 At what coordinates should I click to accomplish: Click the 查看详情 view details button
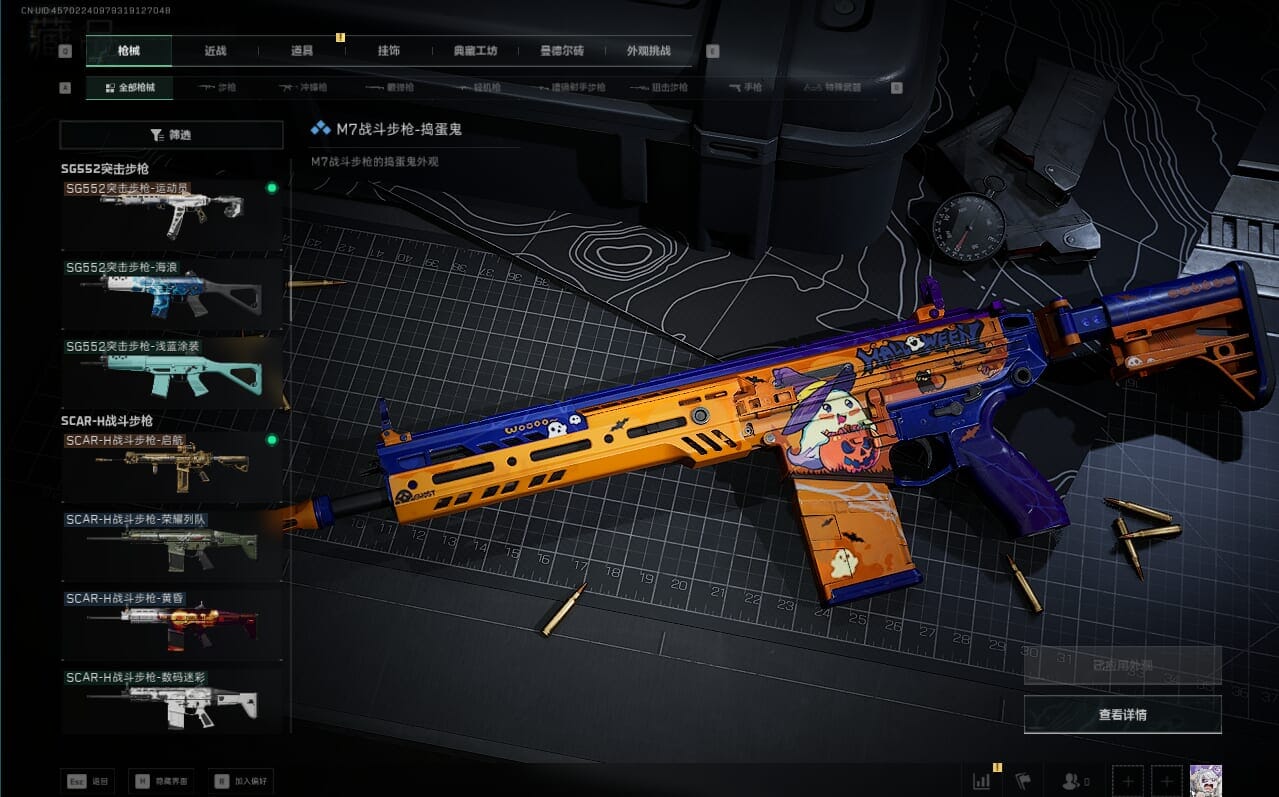pos(1122,715)
